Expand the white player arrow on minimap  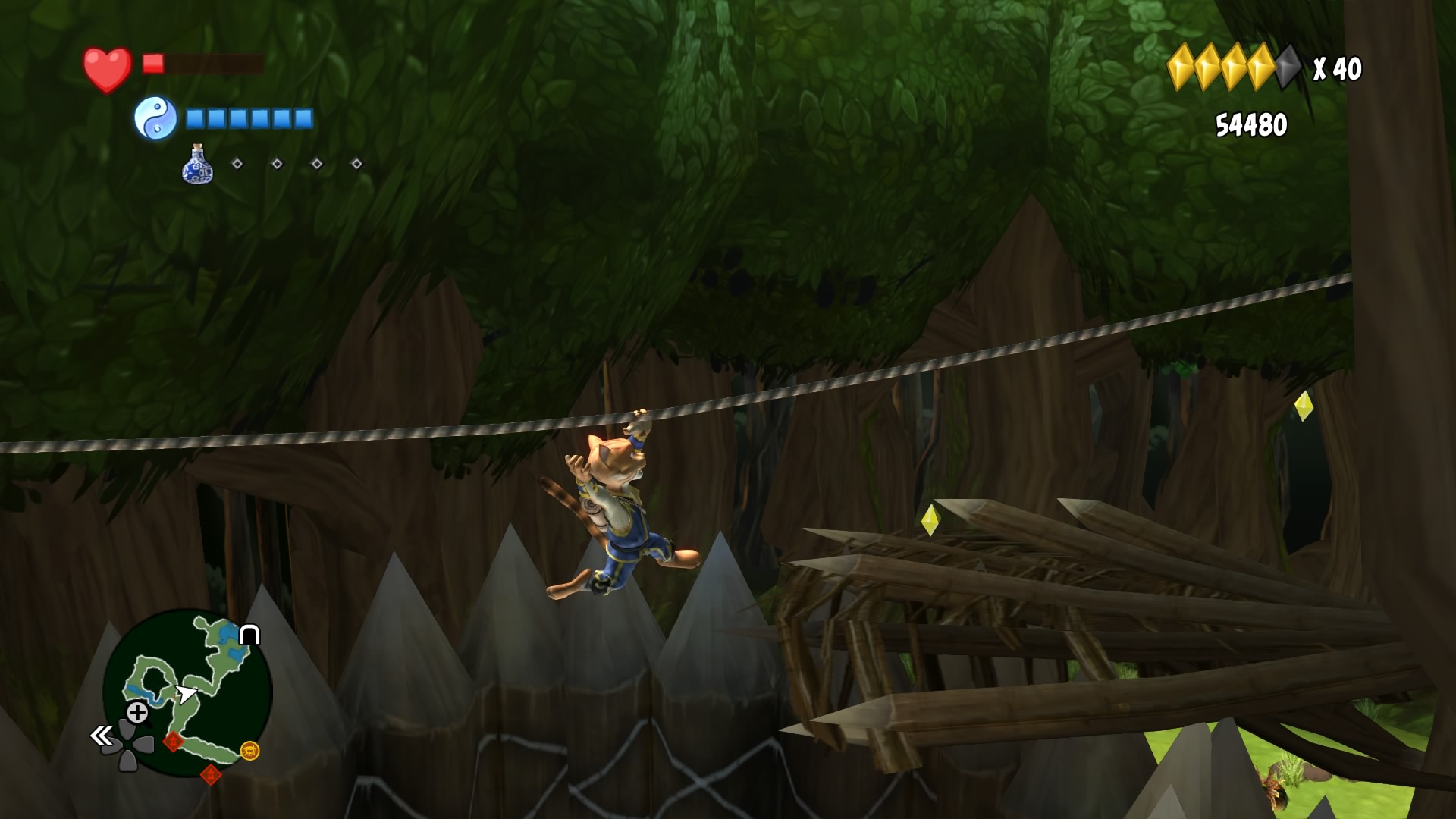186,693
